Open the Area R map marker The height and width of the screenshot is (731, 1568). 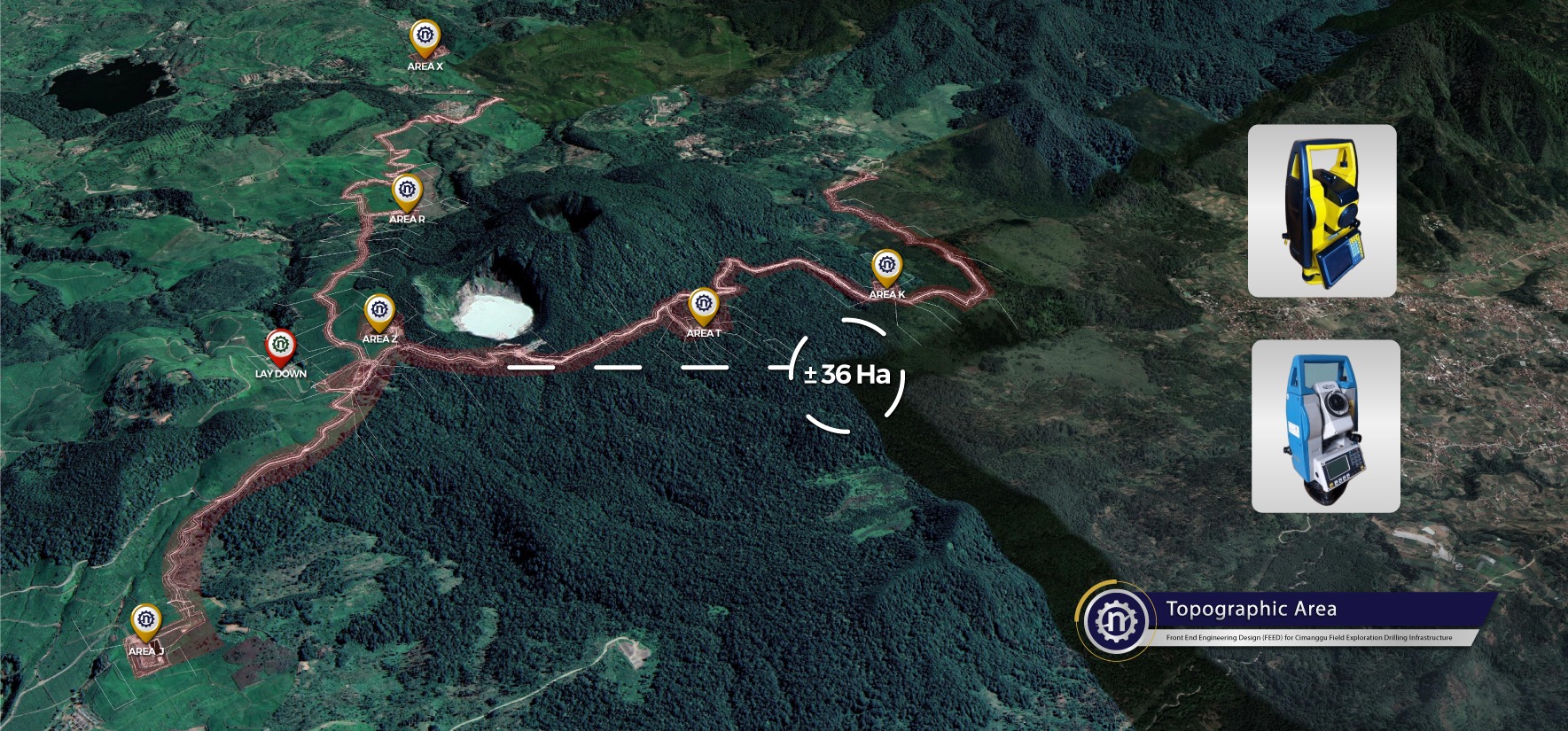click(x=407, y=191)
